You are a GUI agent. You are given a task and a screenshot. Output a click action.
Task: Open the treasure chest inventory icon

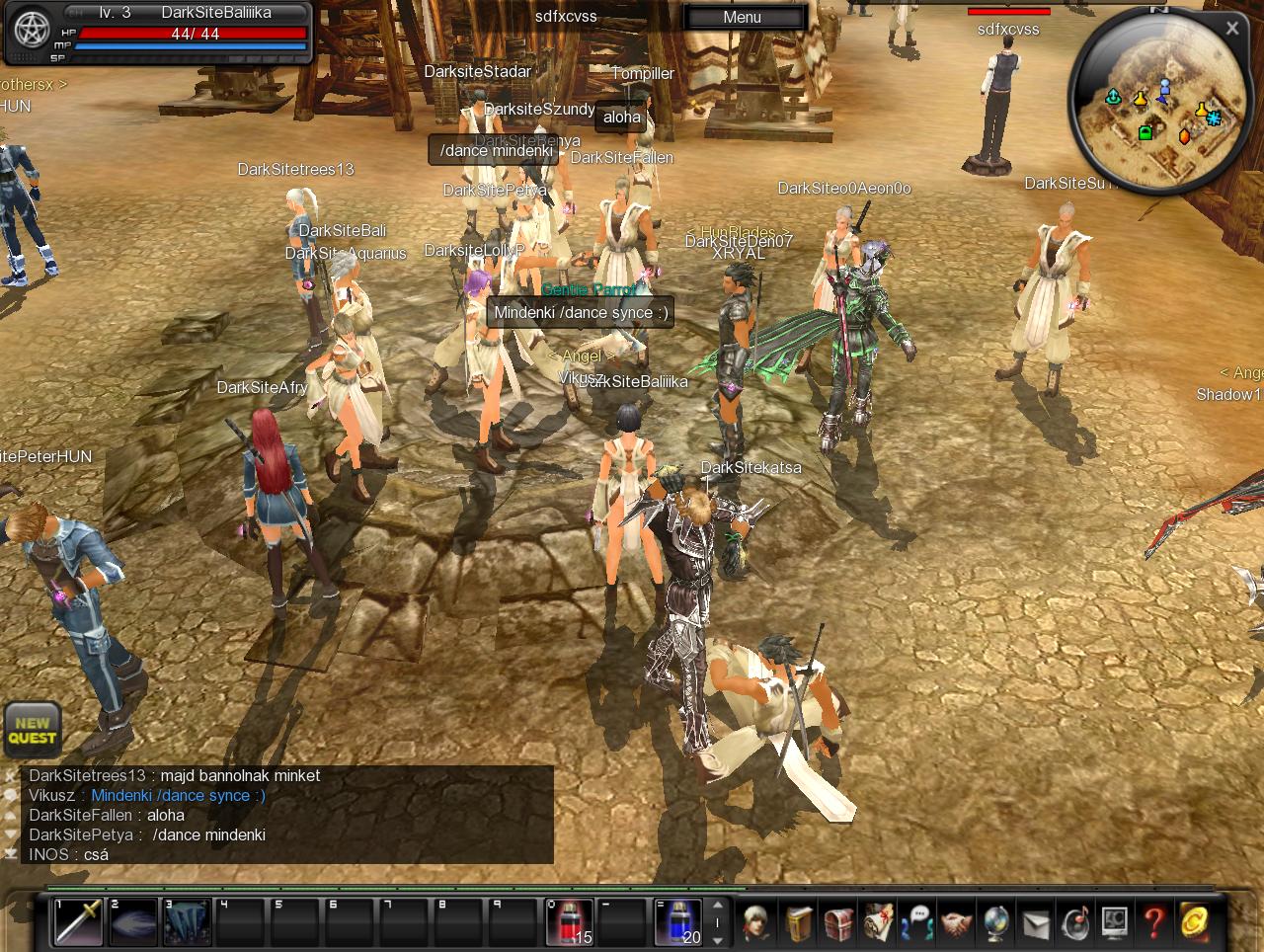click(838, 921)
